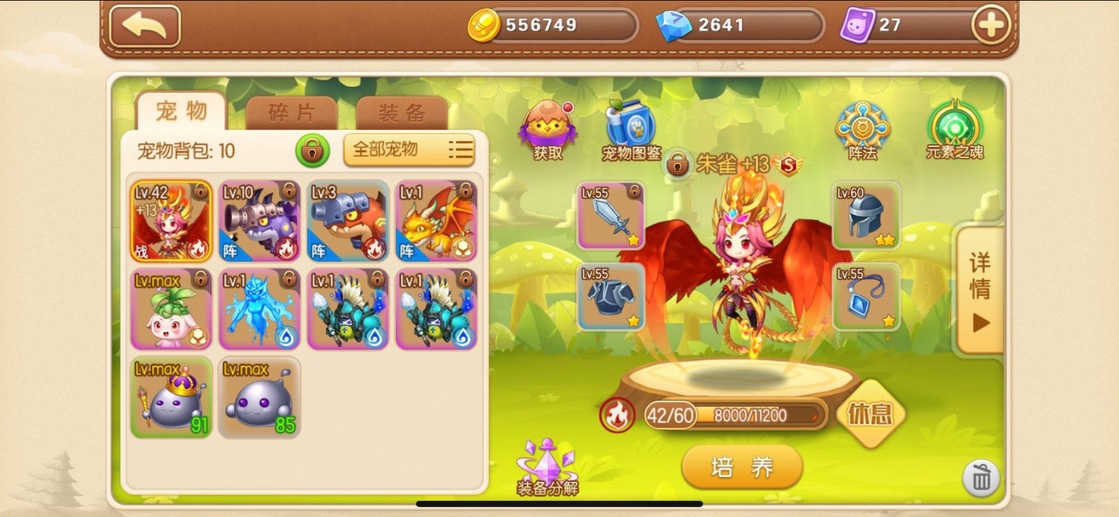Viewport: 1119px width, 517px height.
Task: Add currency with the plus button
Action: (x=990, y=26)
